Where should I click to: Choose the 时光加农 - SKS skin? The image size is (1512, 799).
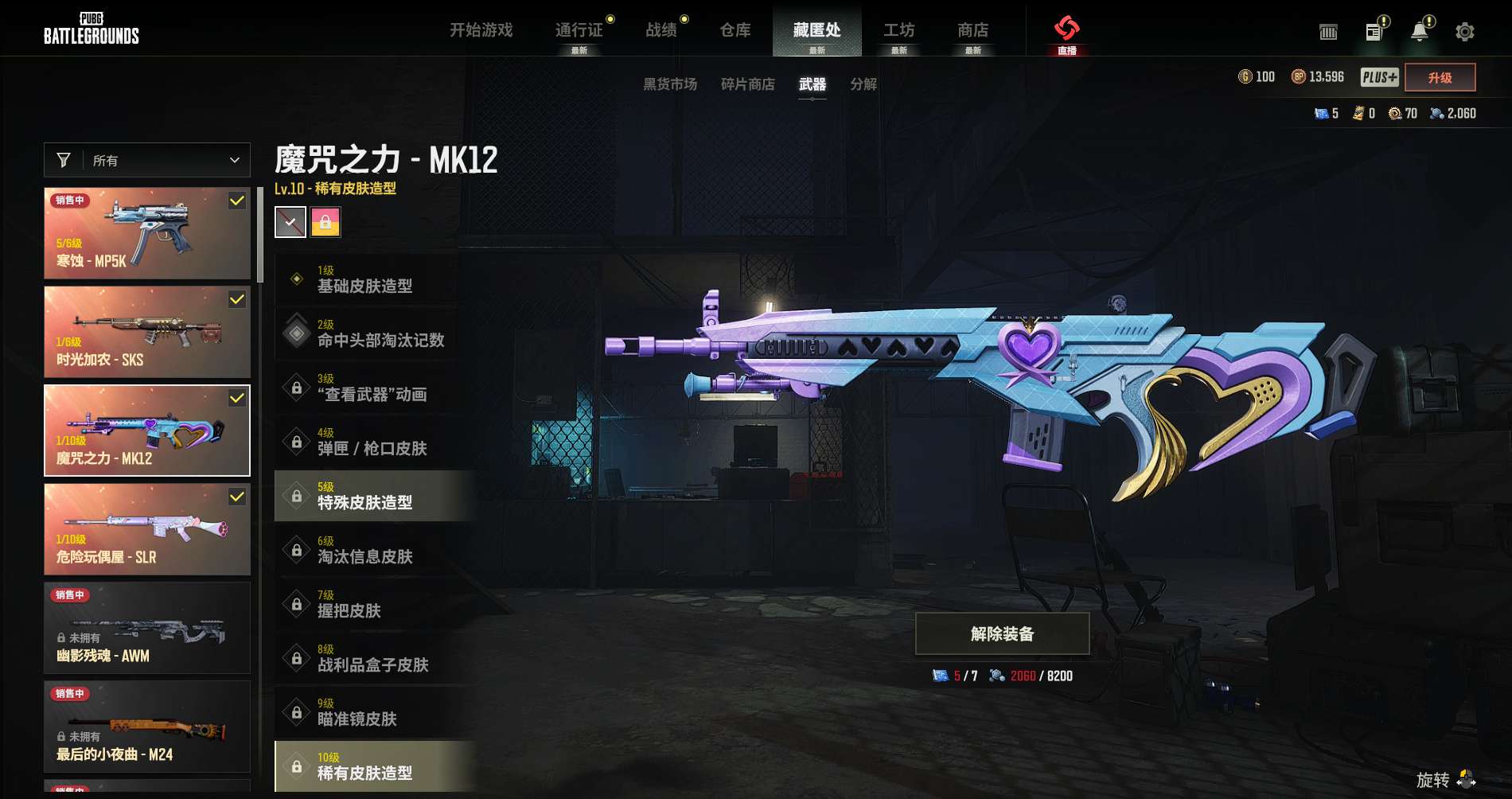tap(147, 332)
